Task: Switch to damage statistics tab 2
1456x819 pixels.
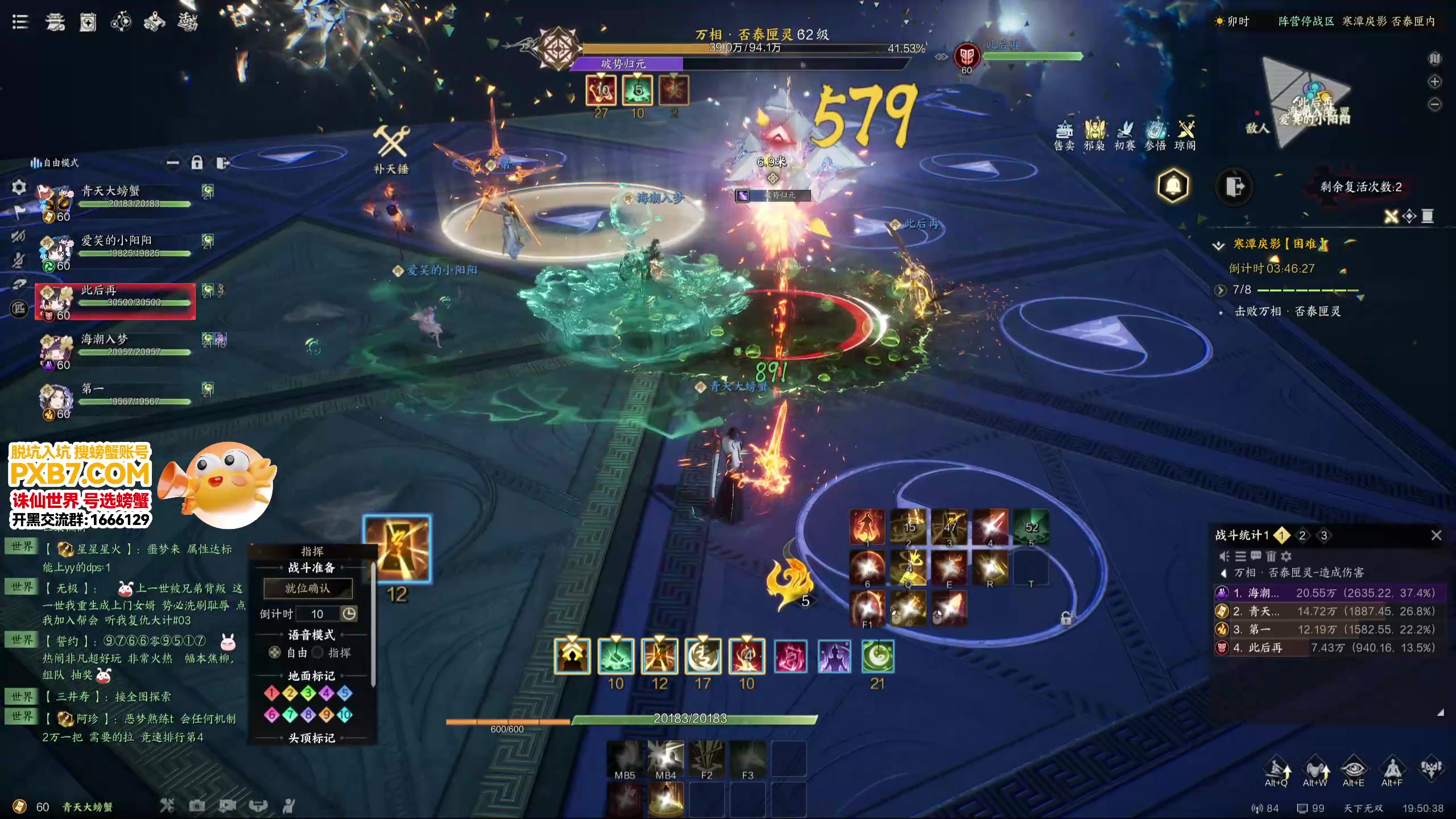Action: pyautogui.click(x=1302, y=535)
